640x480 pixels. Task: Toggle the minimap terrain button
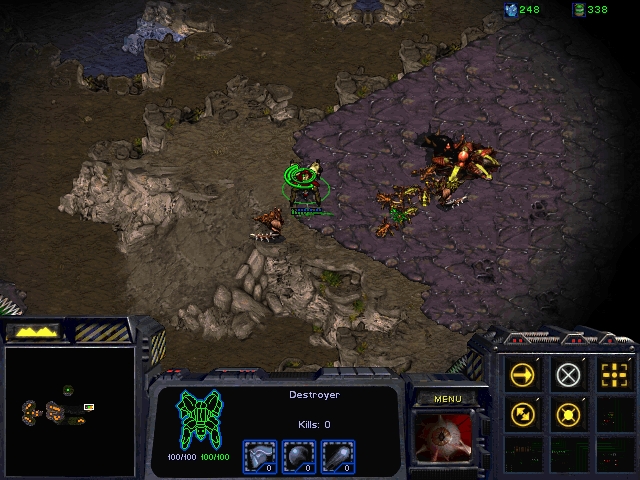click(34, 330)
